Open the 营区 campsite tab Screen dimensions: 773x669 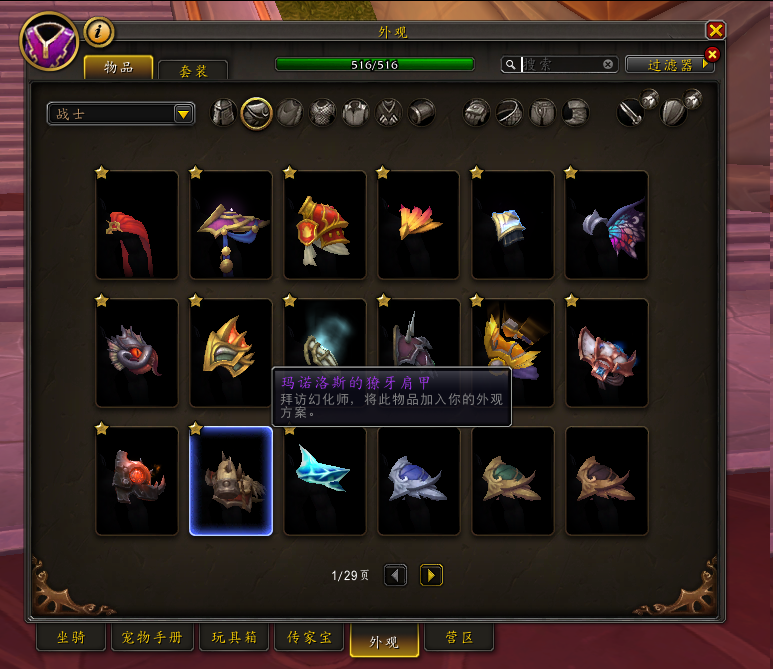(459, 638)
